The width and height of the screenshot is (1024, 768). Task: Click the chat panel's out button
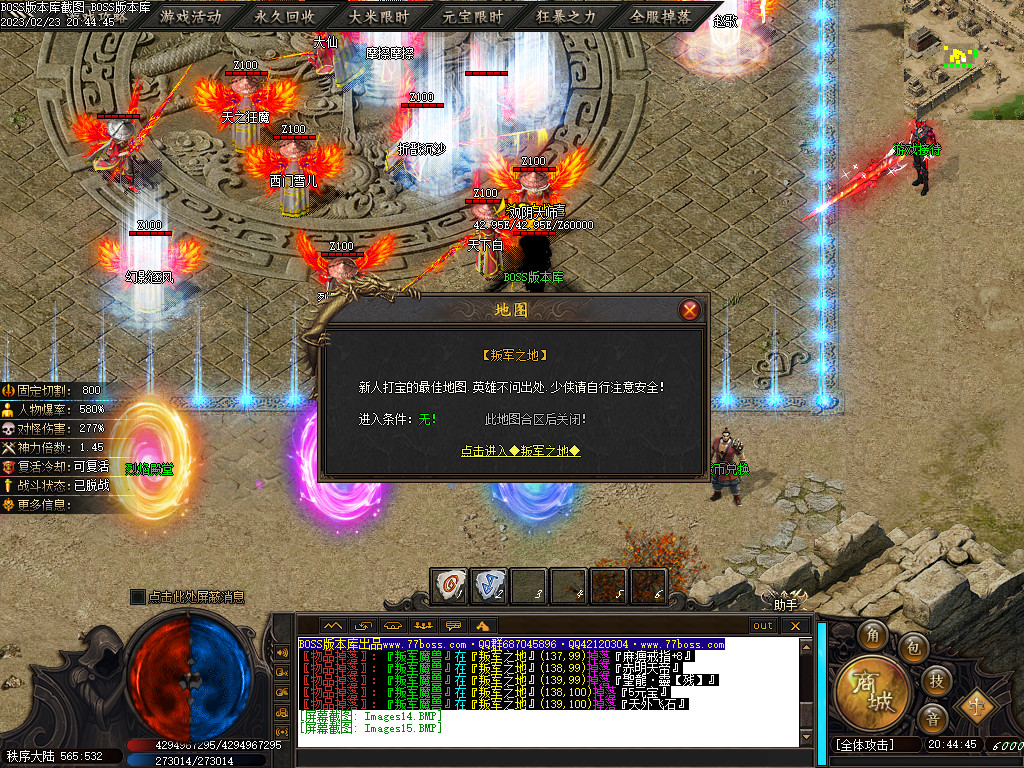(x=763, y=626)
